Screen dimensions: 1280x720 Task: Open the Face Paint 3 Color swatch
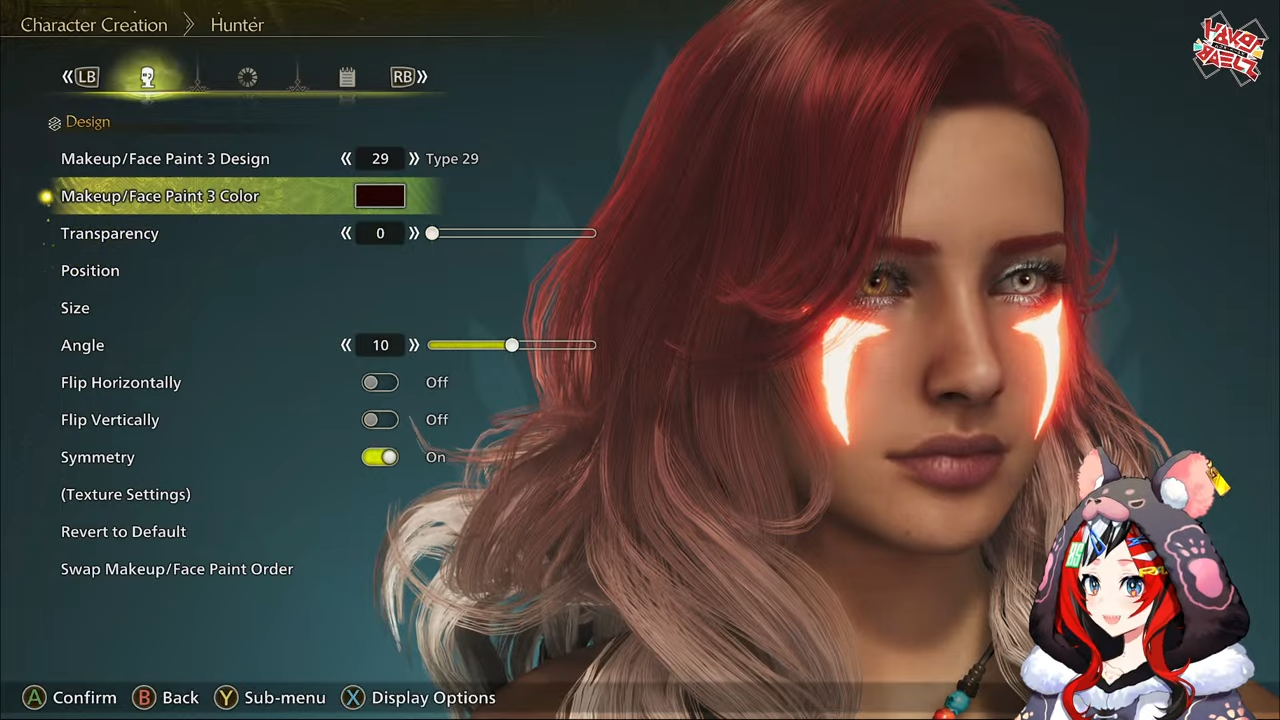380,196
